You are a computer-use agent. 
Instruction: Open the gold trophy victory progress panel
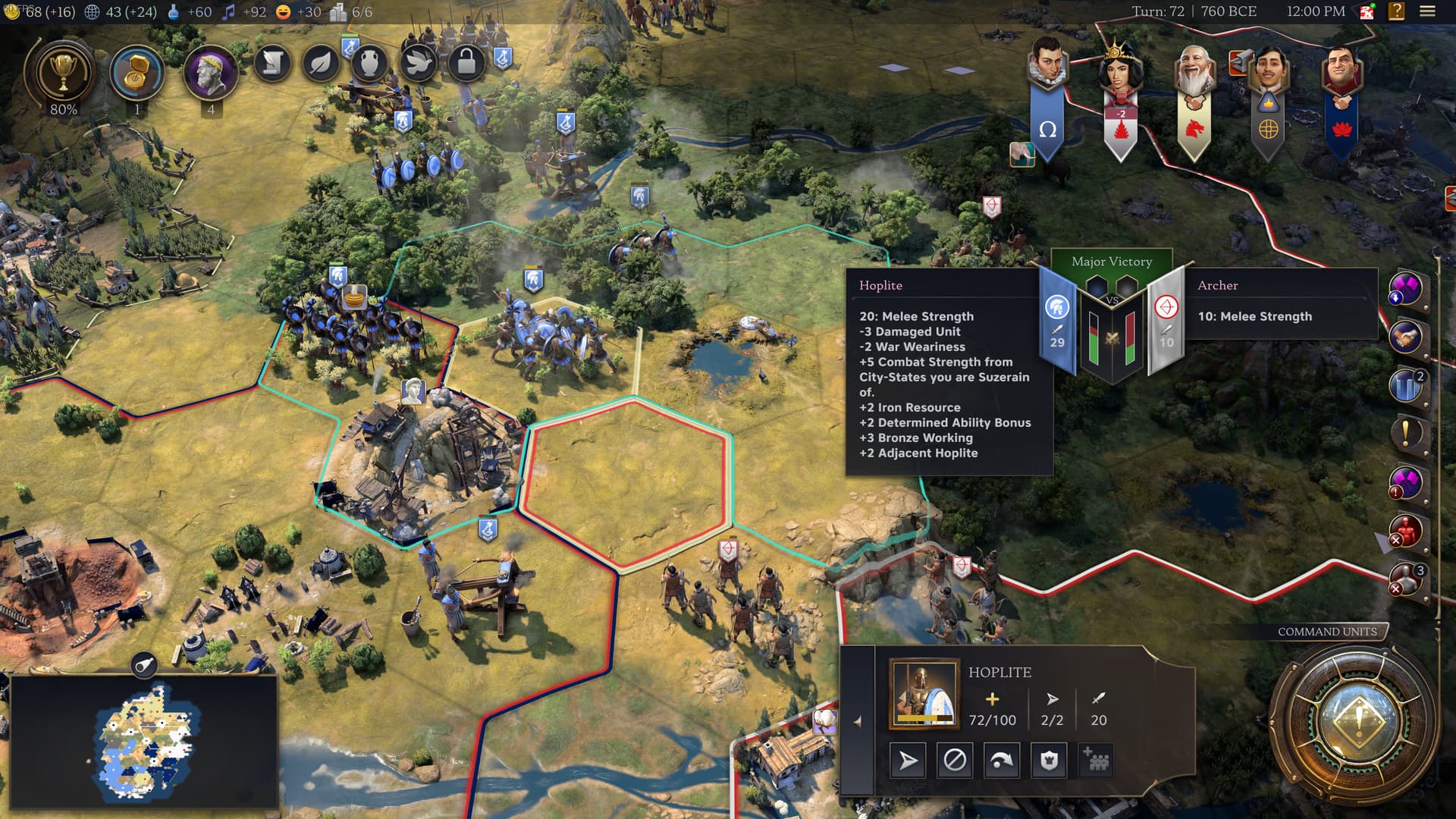point(63,74)
